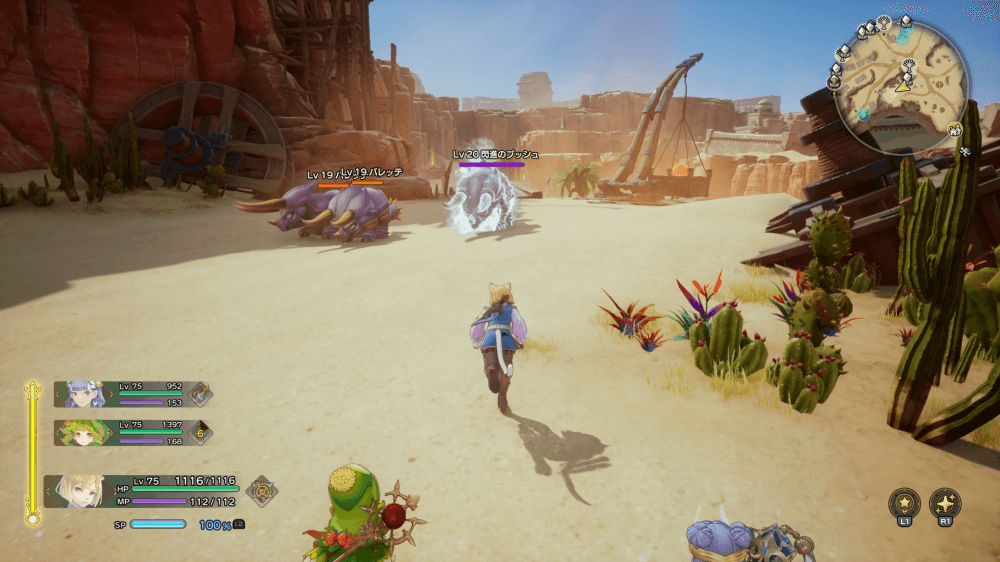The width and height of the screenshot is (1000, 562).
Task: Select the blue-haired party member portrait
Action: click(84, 394)
